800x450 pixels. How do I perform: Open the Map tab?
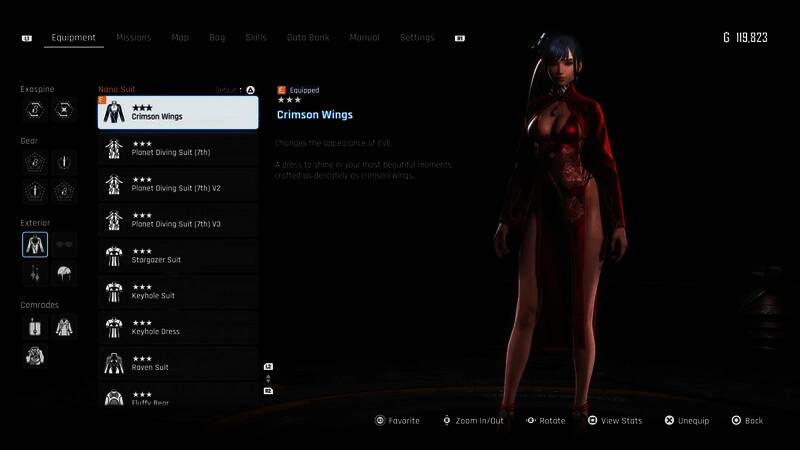coord(180,38)
